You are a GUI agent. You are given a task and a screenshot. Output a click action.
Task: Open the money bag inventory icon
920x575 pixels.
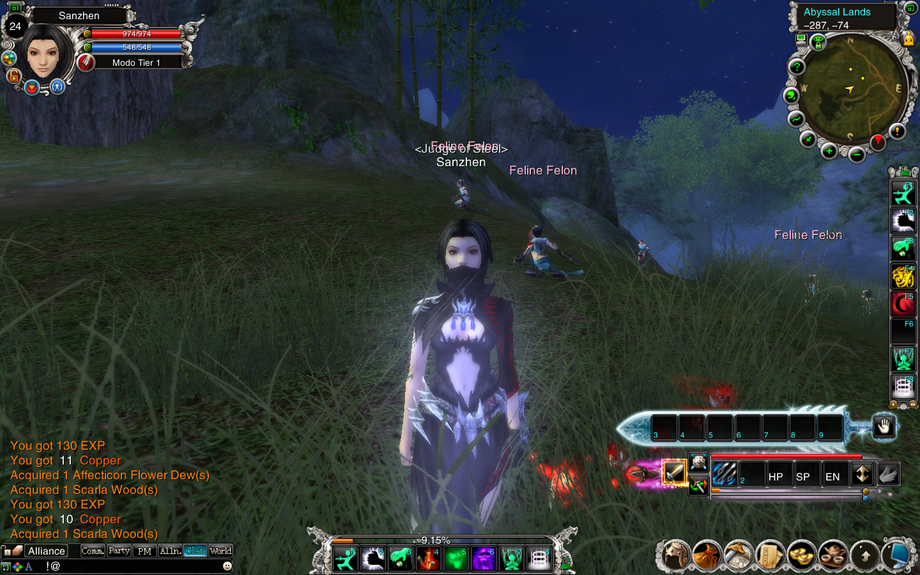708,553
